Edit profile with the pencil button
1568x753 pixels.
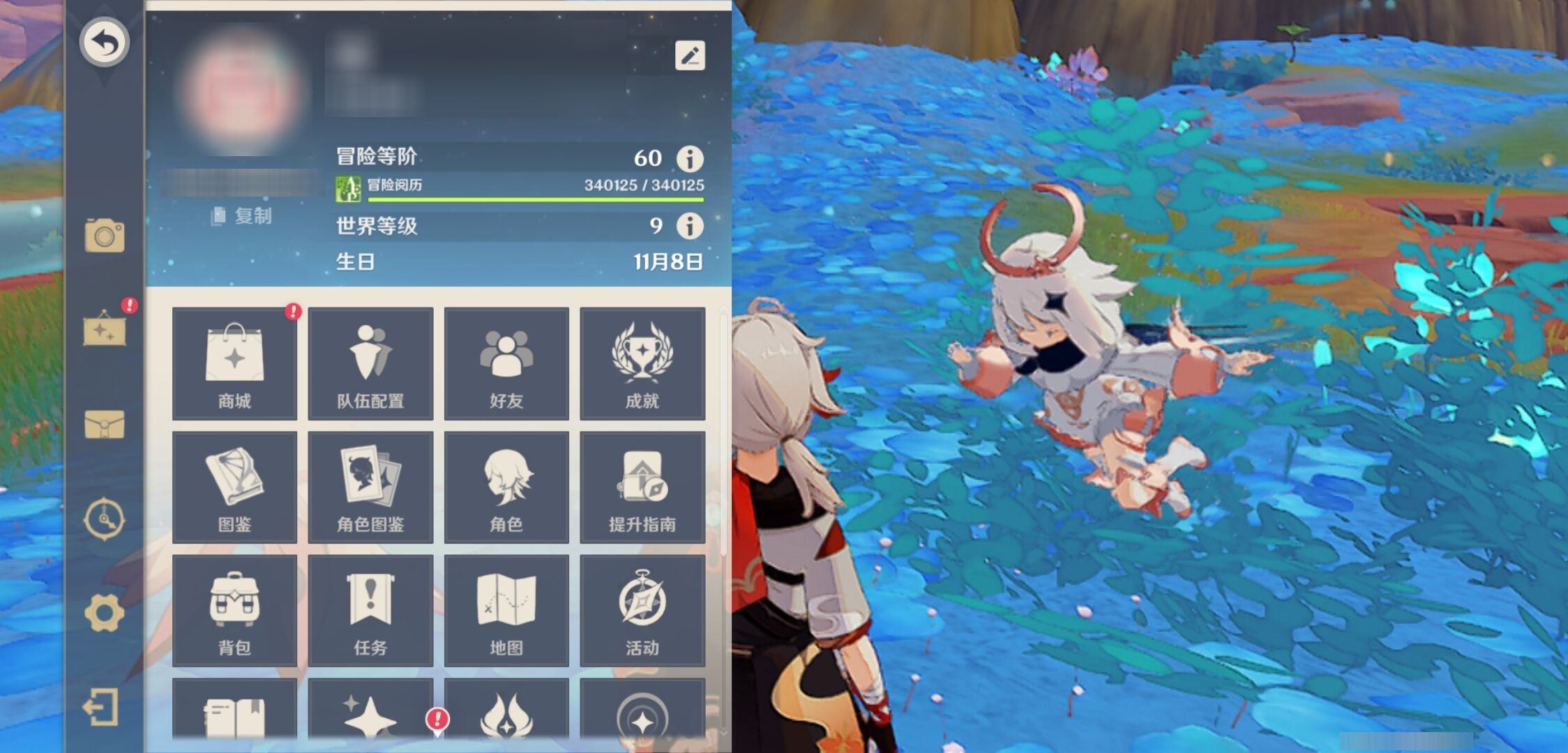(x=690, y=56)
